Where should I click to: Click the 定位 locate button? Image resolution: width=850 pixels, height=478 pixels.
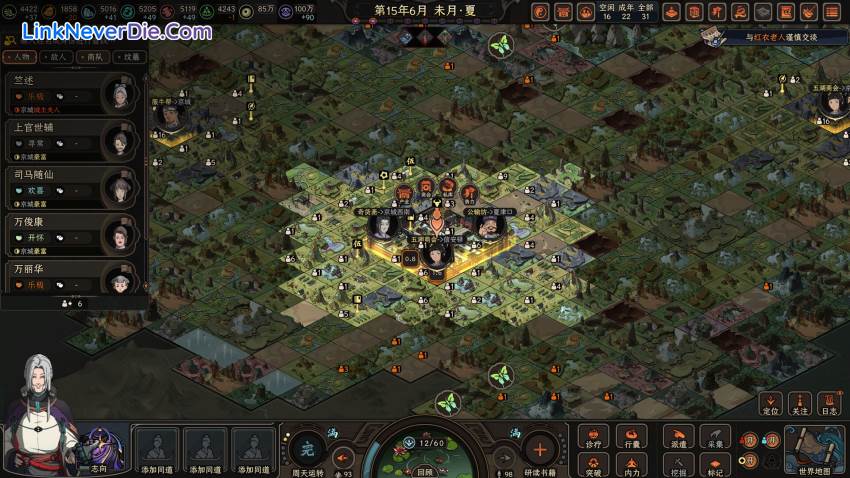(x=770, y=403)
